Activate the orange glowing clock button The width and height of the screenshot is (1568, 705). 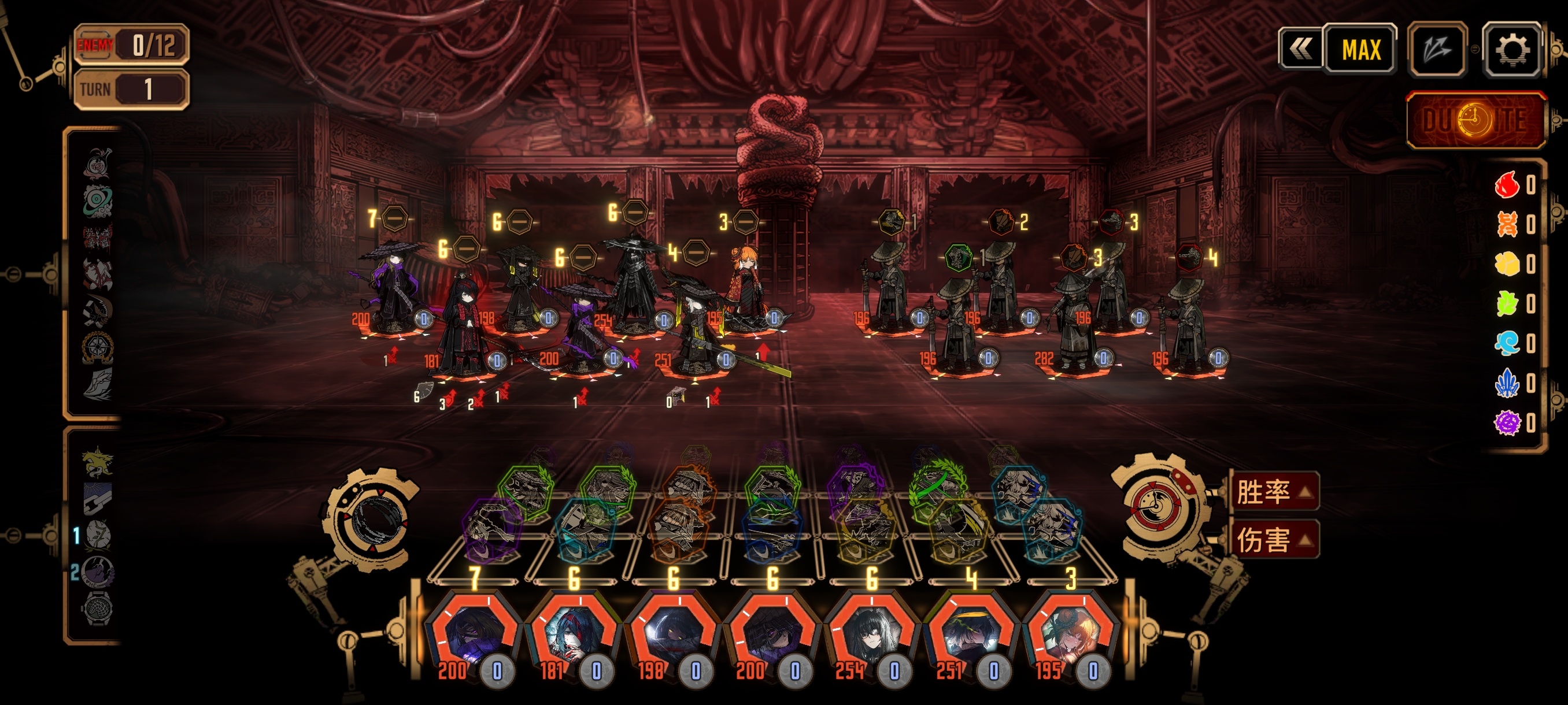click(x=1475, y=120)
